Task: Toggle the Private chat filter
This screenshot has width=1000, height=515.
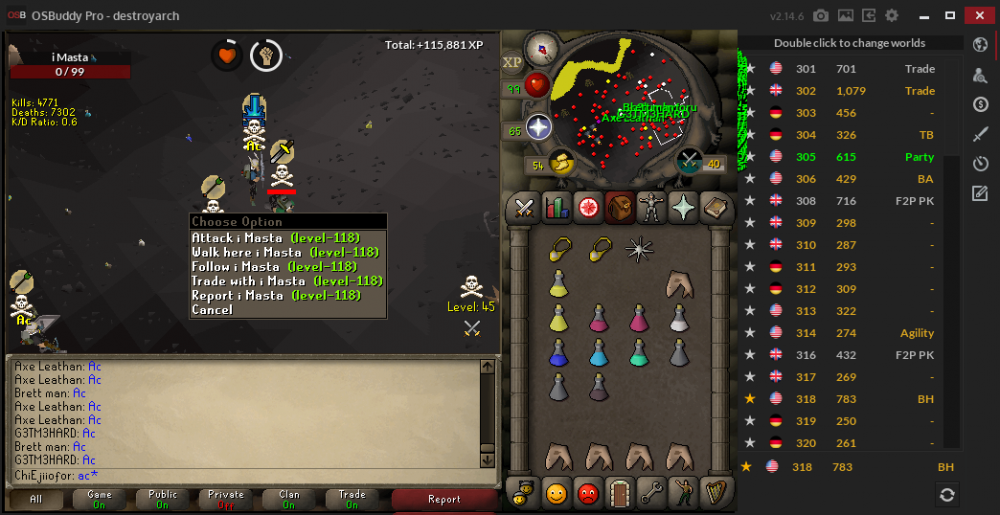Action: click(226, 499)
